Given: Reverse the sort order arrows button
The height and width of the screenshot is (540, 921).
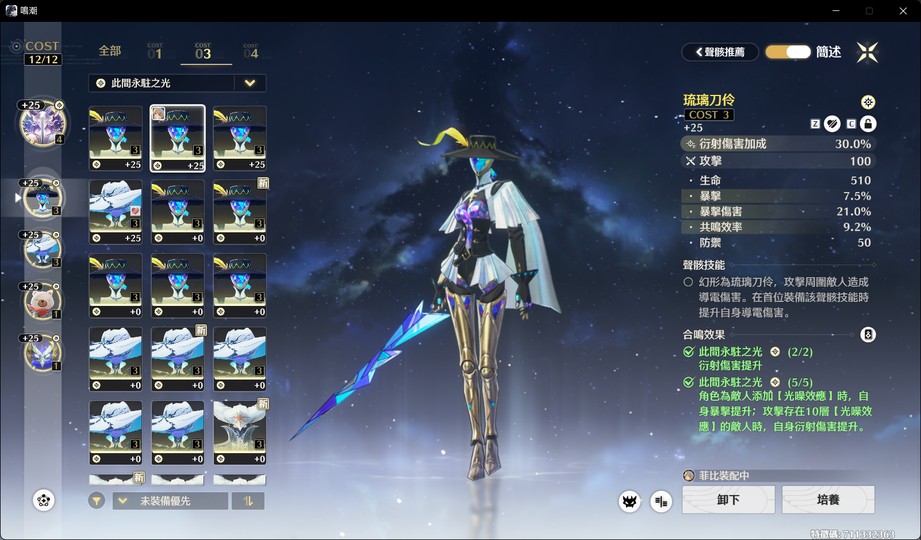Looking at the screenshot, I should 248,501.
